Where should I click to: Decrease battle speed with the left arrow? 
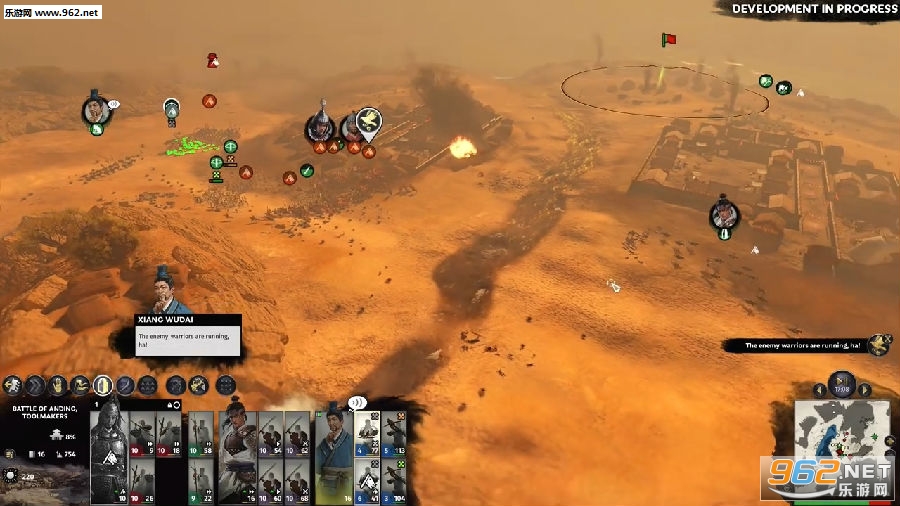pyautogui.click(x=820, y=390)
